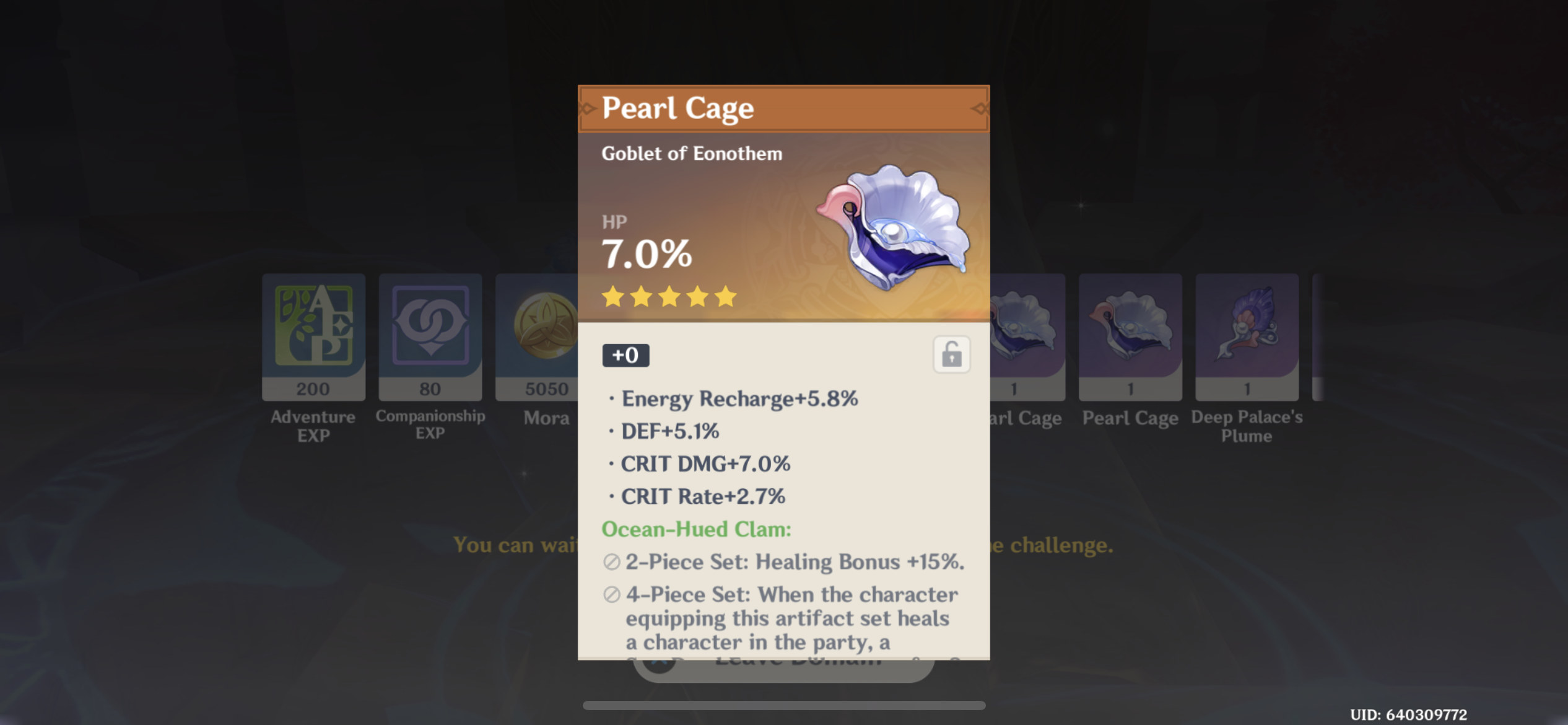
Task: Click the second Pearl Cage reward icon
Action: 1130,336
